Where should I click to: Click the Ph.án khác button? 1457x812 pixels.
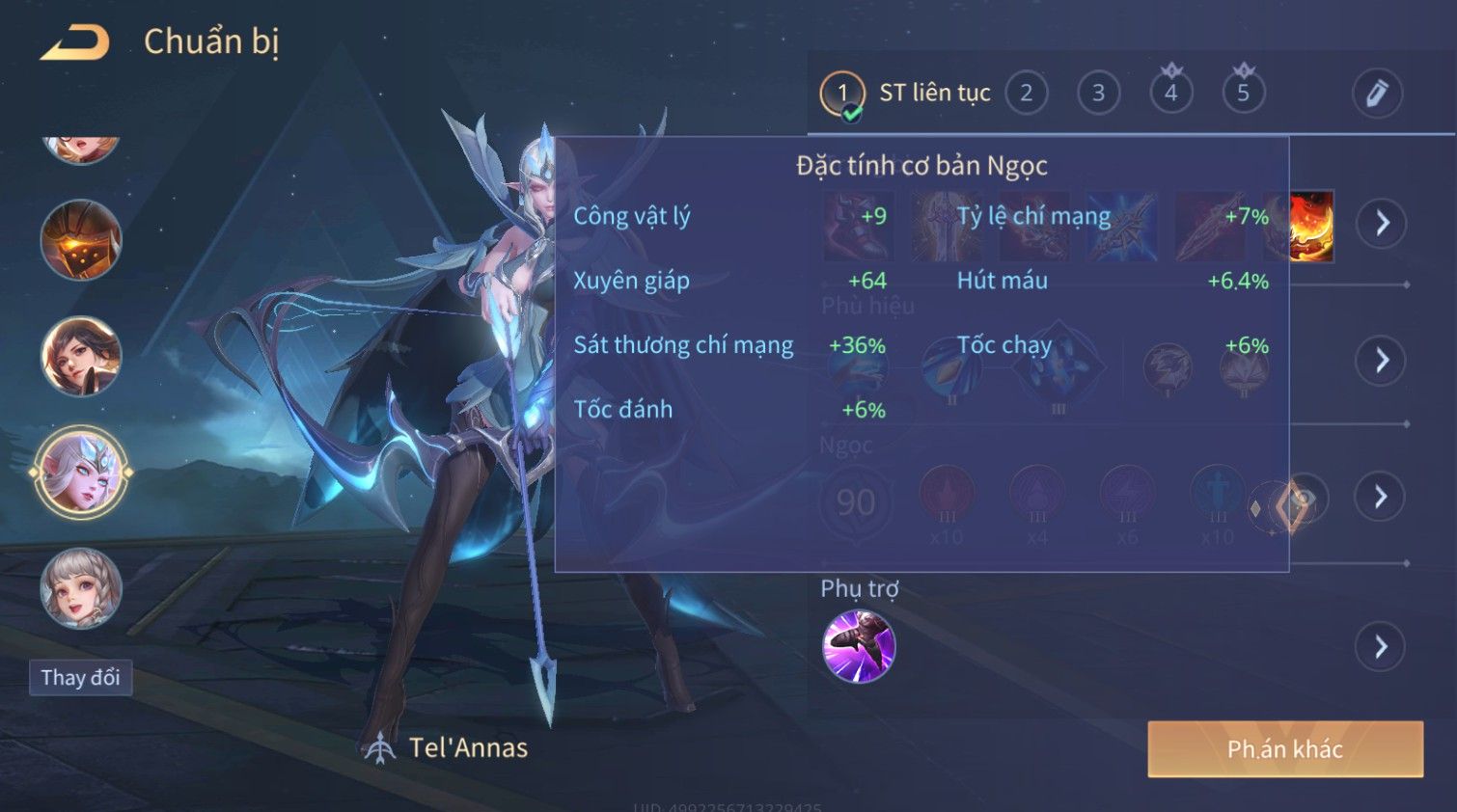pyautogui.click(x=1284, y=749)
